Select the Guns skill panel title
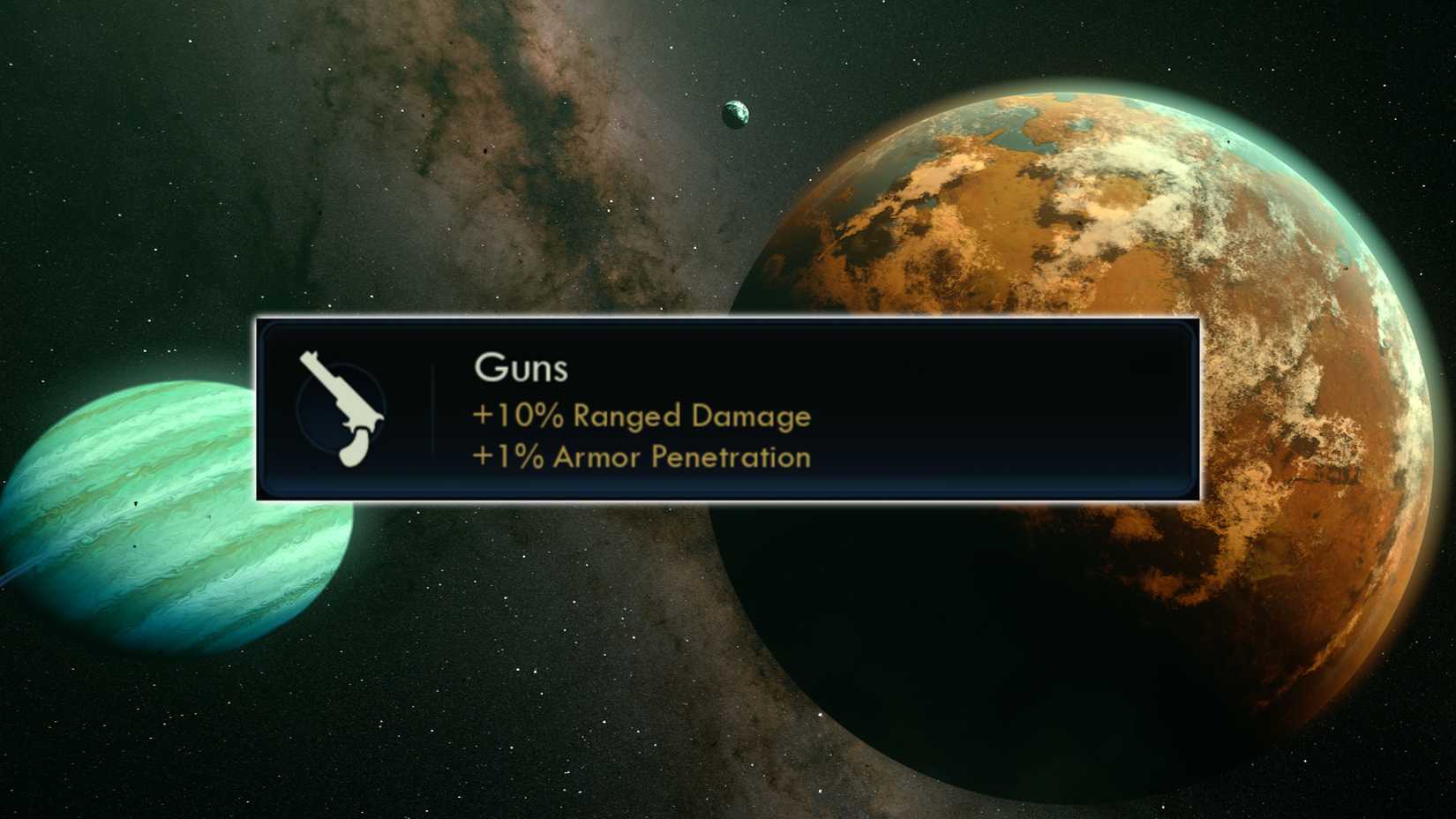Screen dimensions: 1456x819 pos(522,369)
